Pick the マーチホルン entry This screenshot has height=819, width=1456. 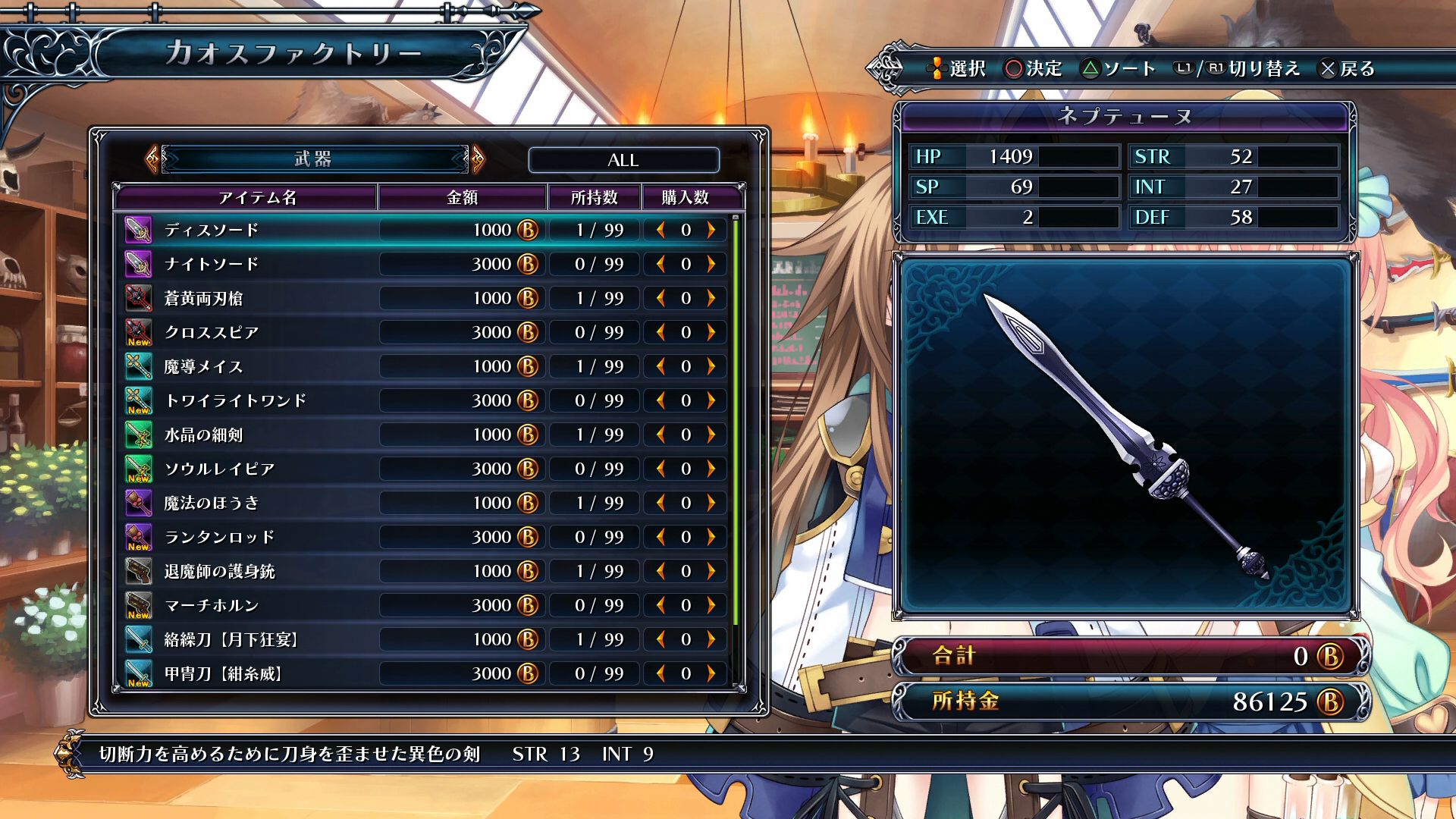[212, 605]
